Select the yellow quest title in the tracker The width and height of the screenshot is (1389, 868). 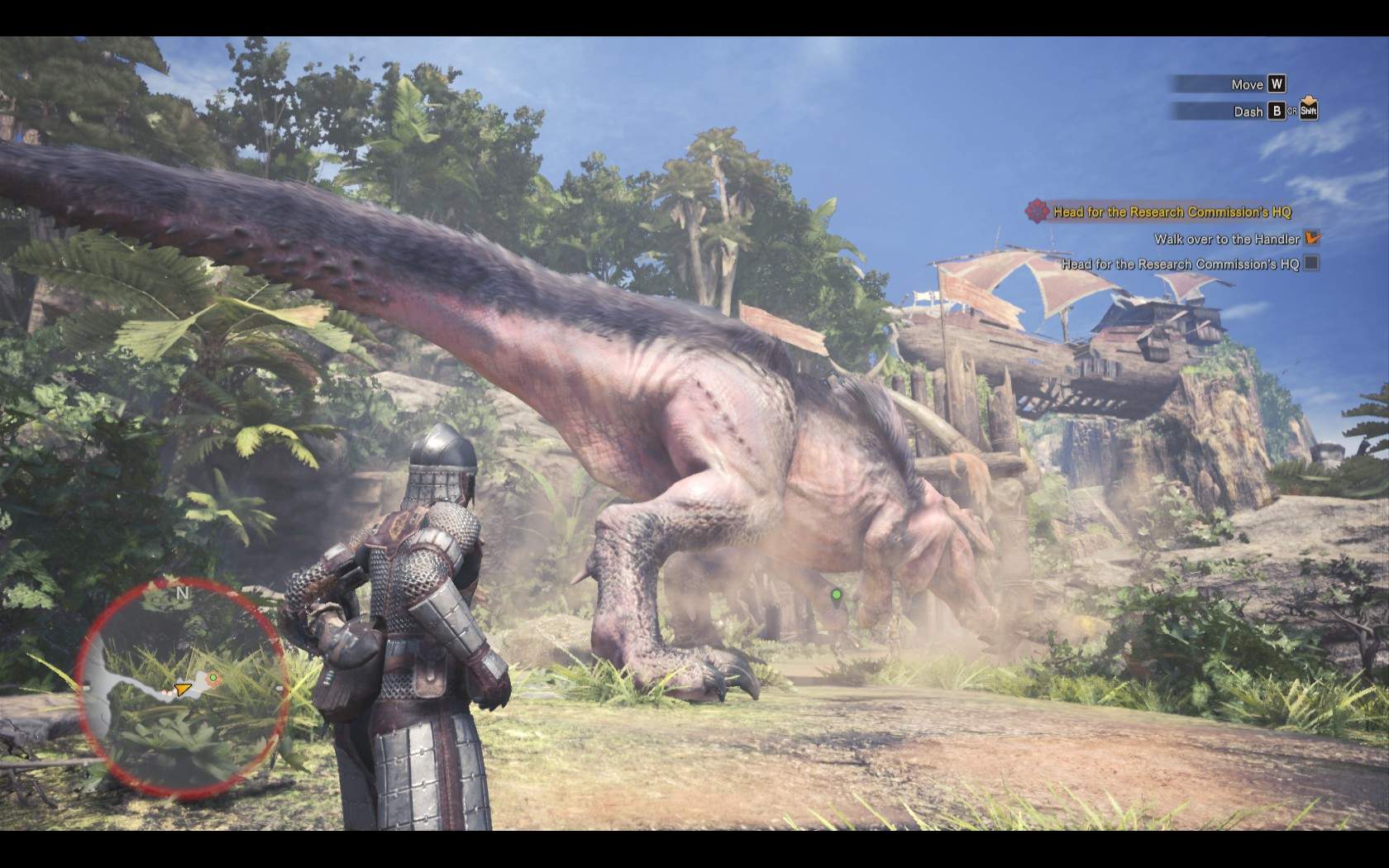coord(1172,212)
